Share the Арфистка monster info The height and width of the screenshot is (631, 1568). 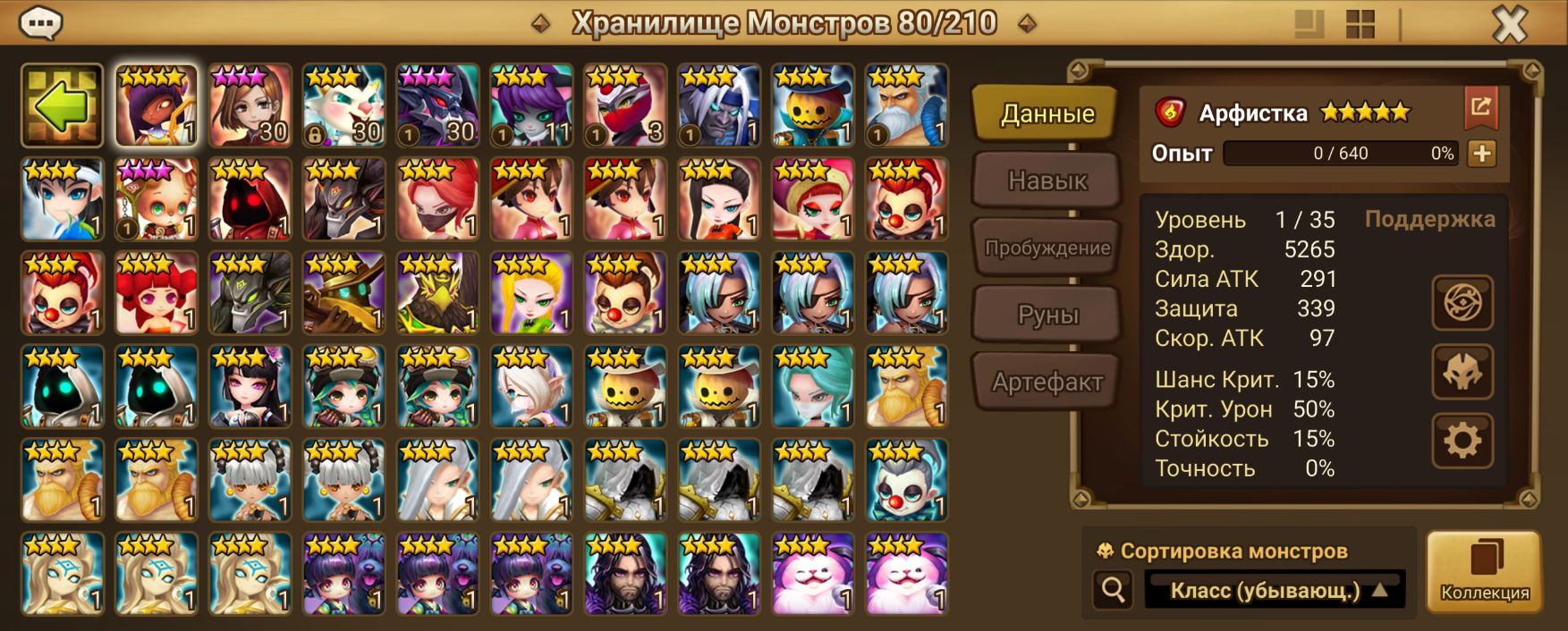[1480, 109]
